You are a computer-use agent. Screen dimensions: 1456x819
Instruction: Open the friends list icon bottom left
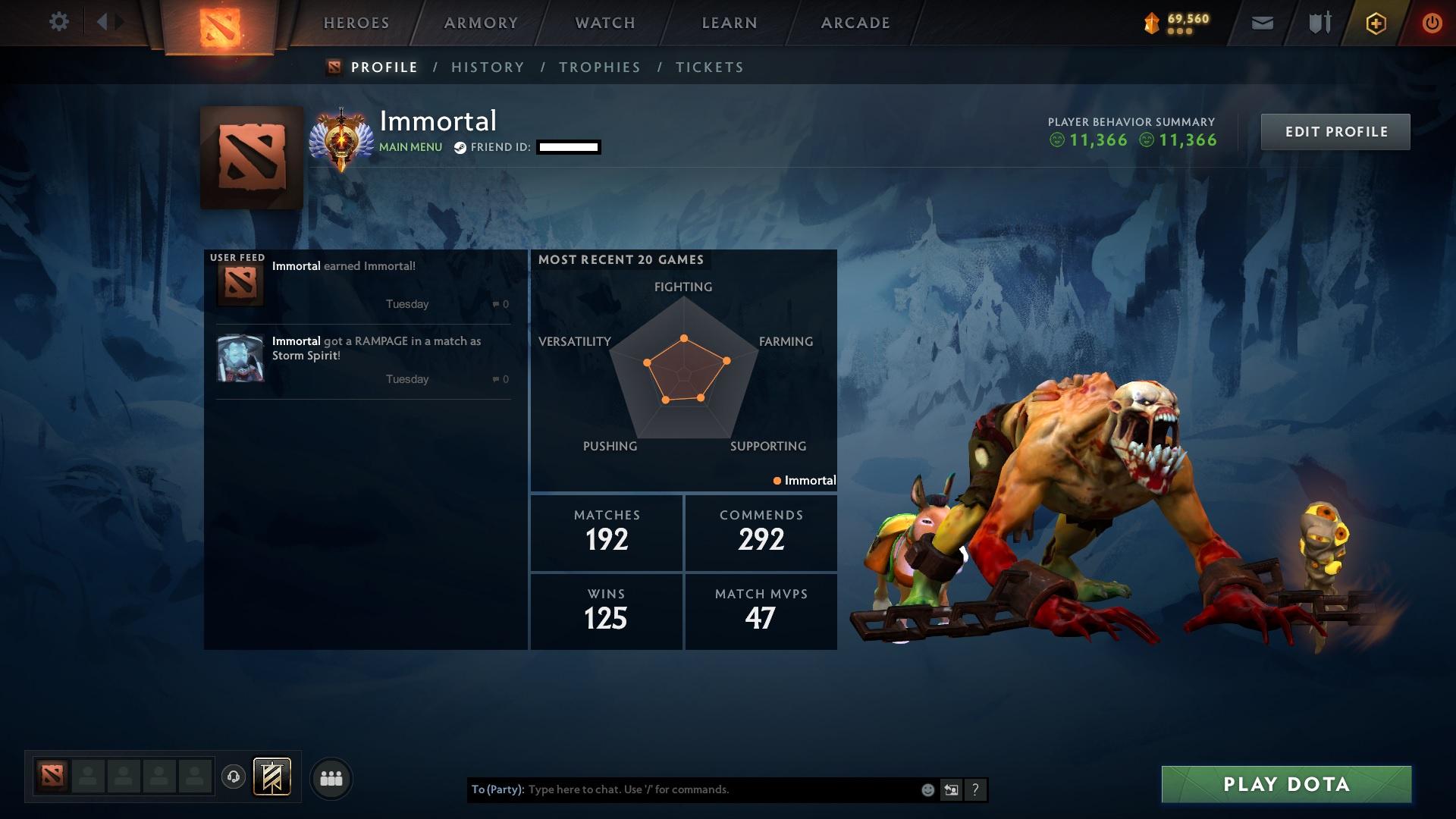coord(331,777)
